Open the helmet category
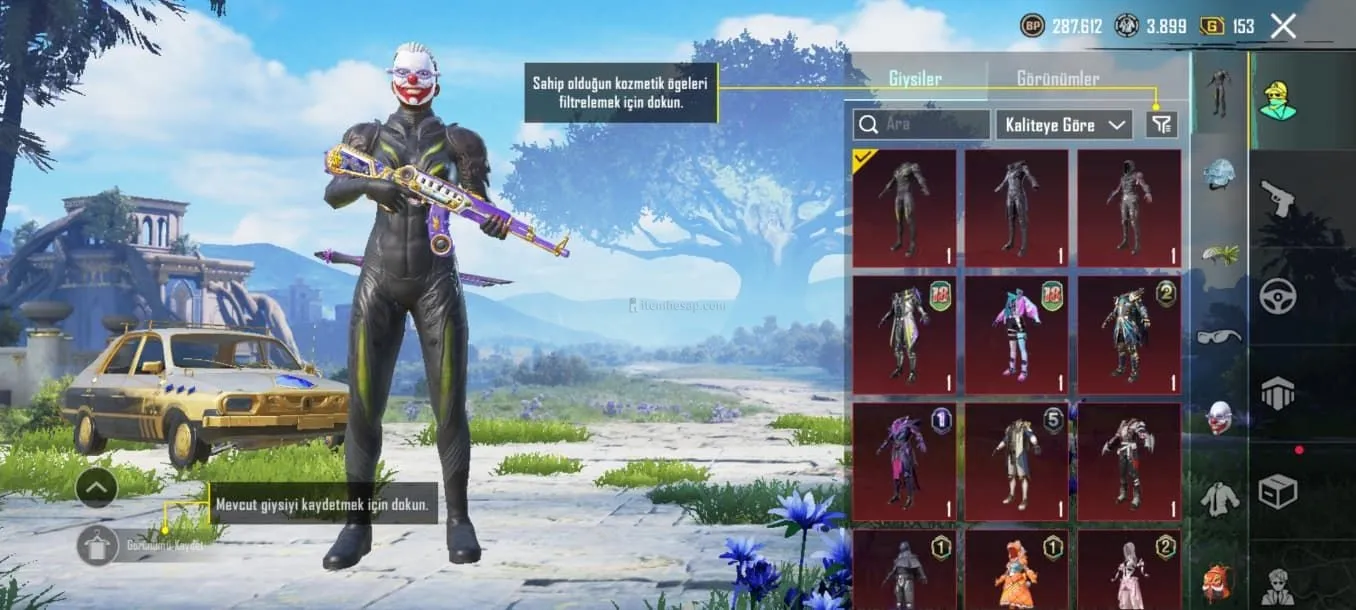The height and width of the screenshot is (610, 1356). point(1218,172)
